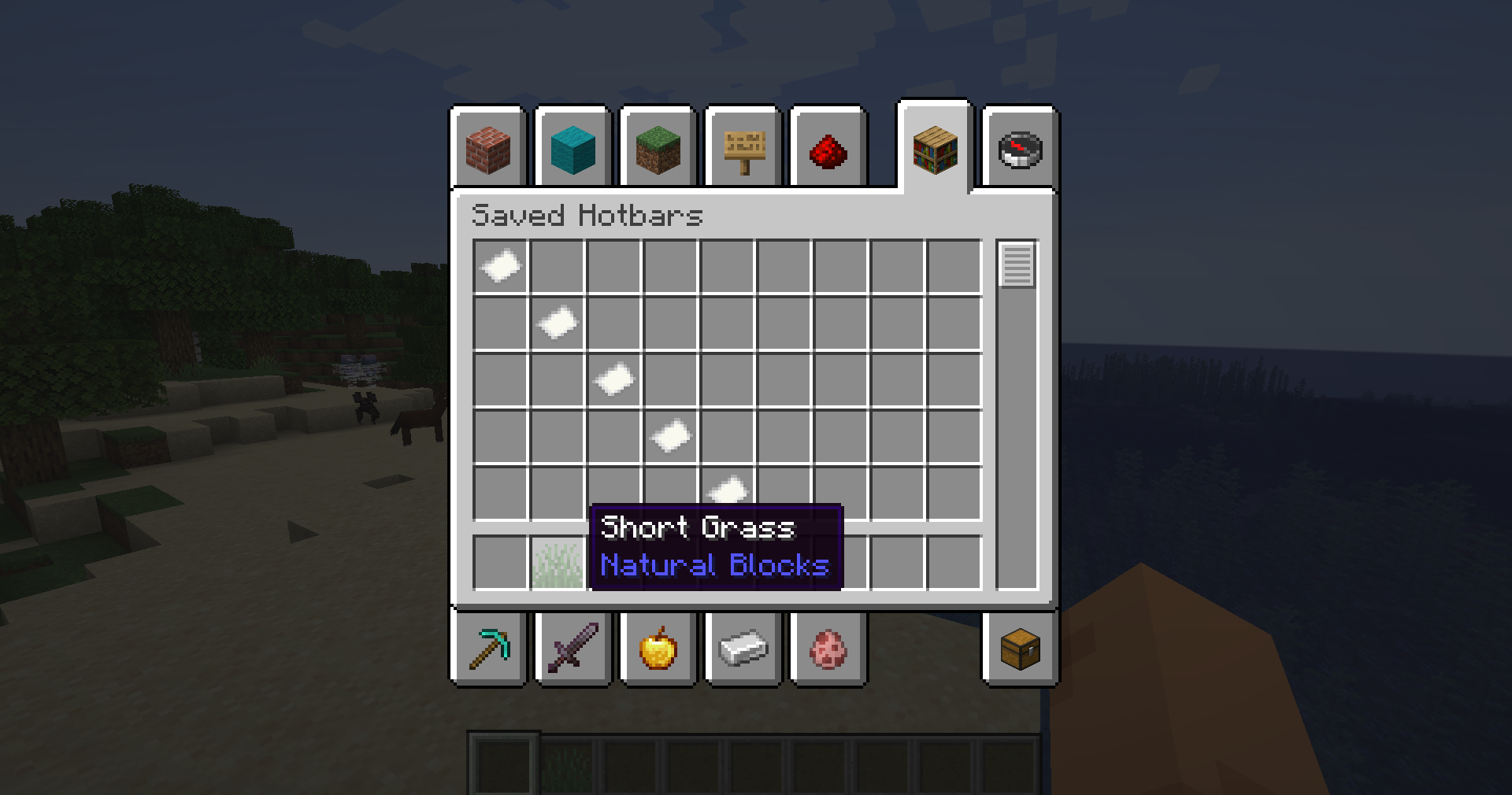Open the Natural Blocks grass block tab
Viewport: 1512px width, 795px height.
point(658,150)
